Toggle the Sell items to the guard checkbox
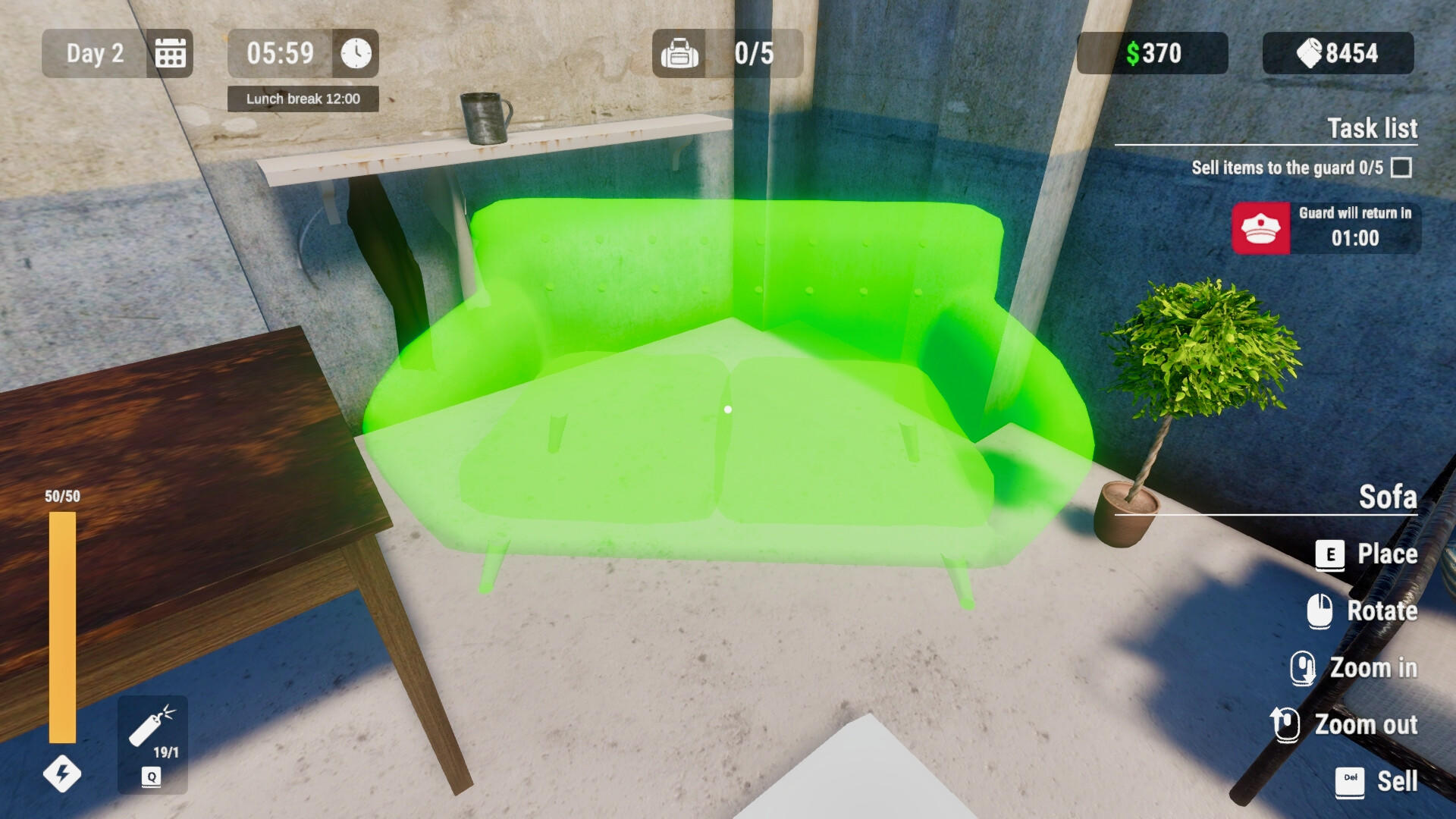Viewport: 1456px width, 819px height. click(1399, 168)
